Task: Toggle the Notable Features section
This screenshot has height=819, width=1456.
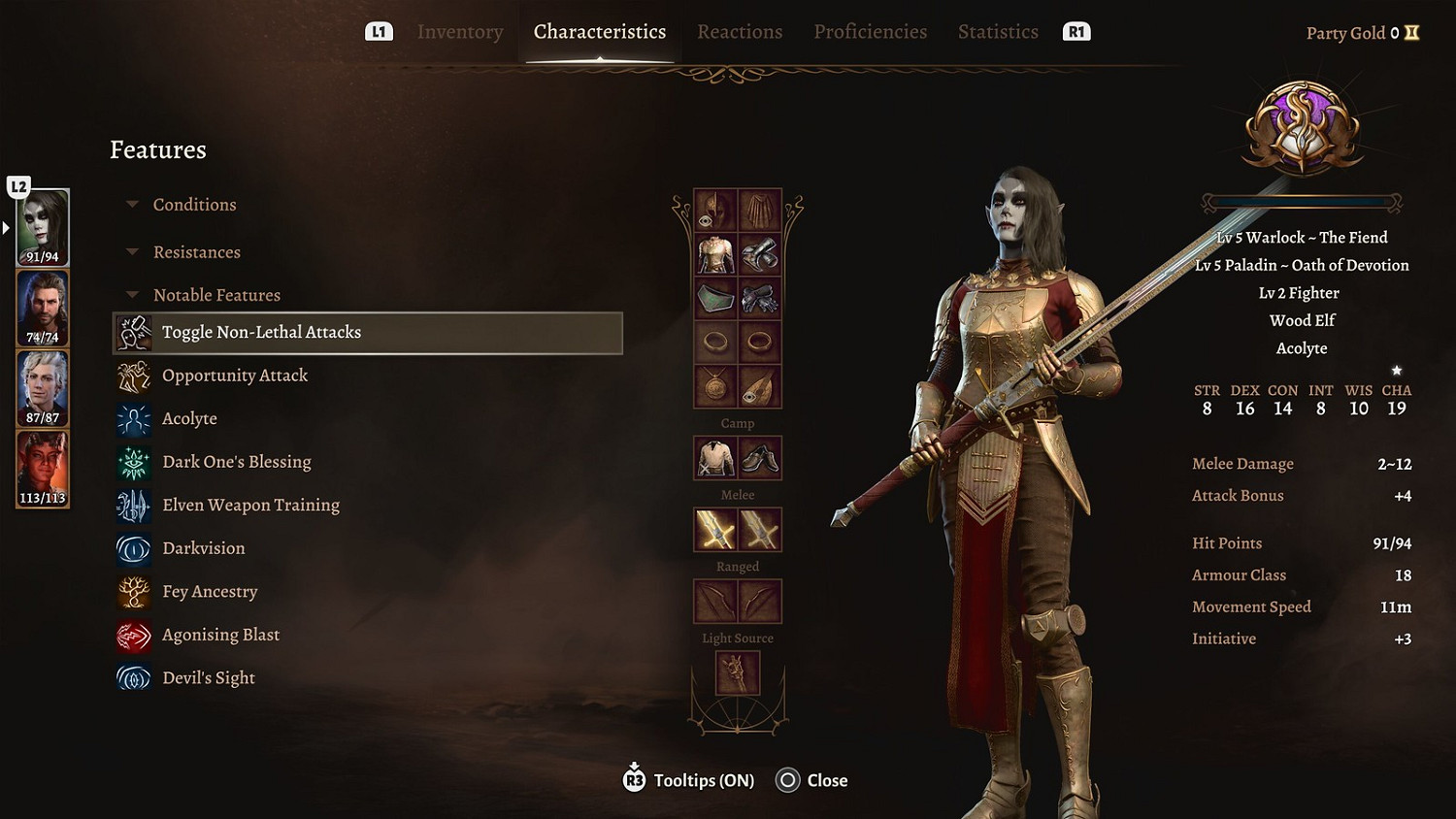Action: 215,295
